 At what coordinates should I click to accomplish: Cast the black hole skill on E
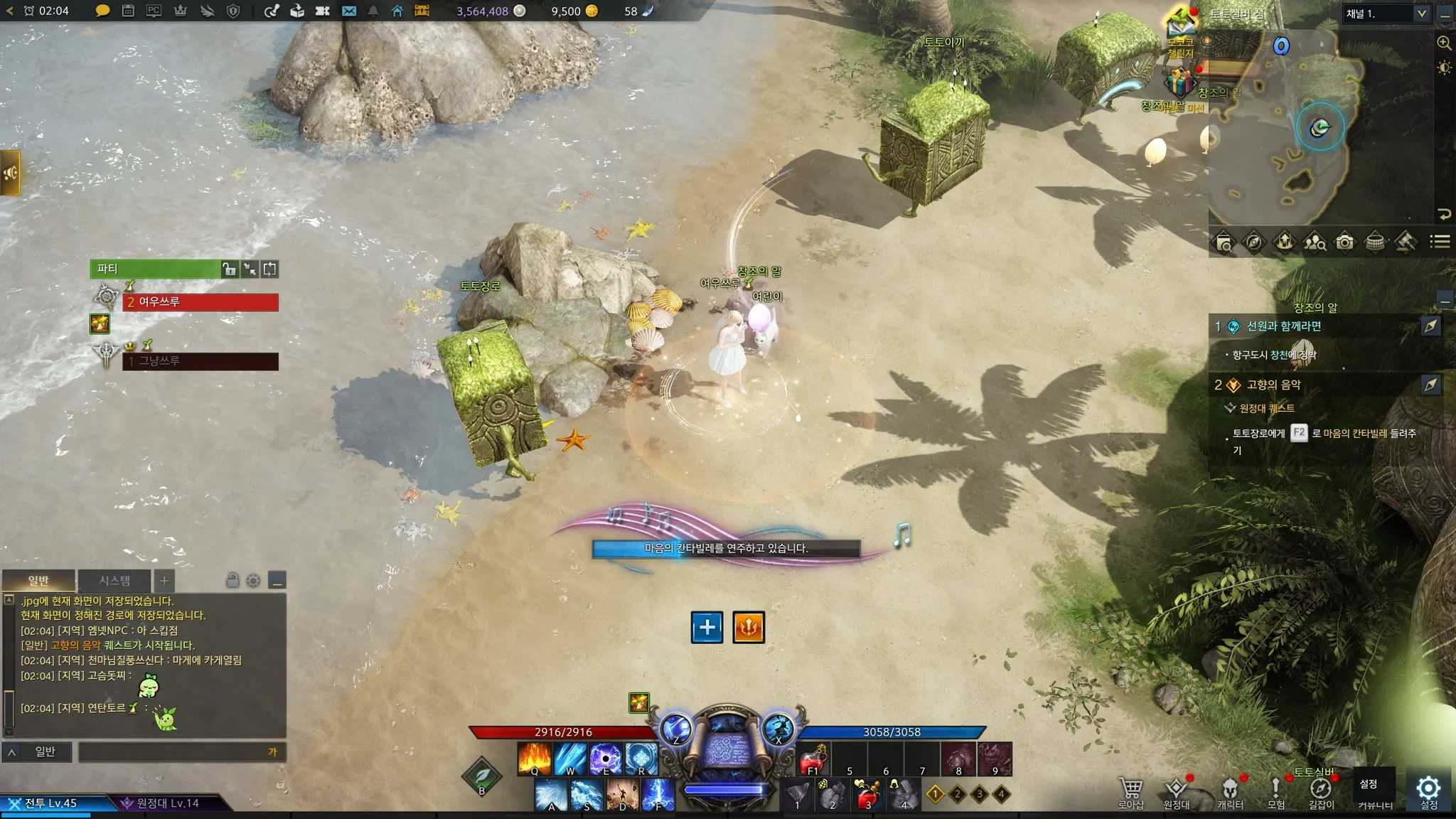pyautogui.click(x=606, y=759)
